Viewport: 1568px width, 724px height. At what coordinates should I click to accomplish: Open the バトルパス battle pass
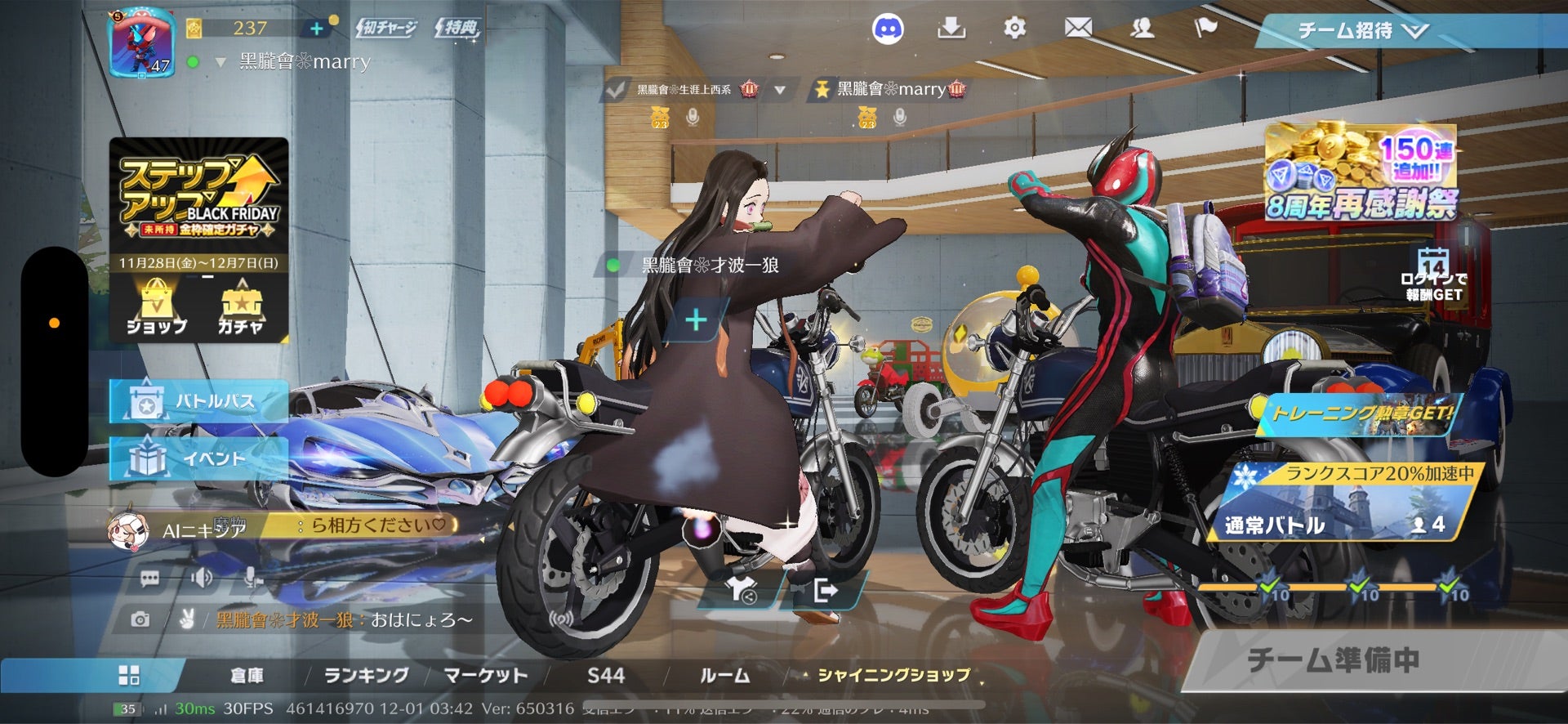[198, 401]
